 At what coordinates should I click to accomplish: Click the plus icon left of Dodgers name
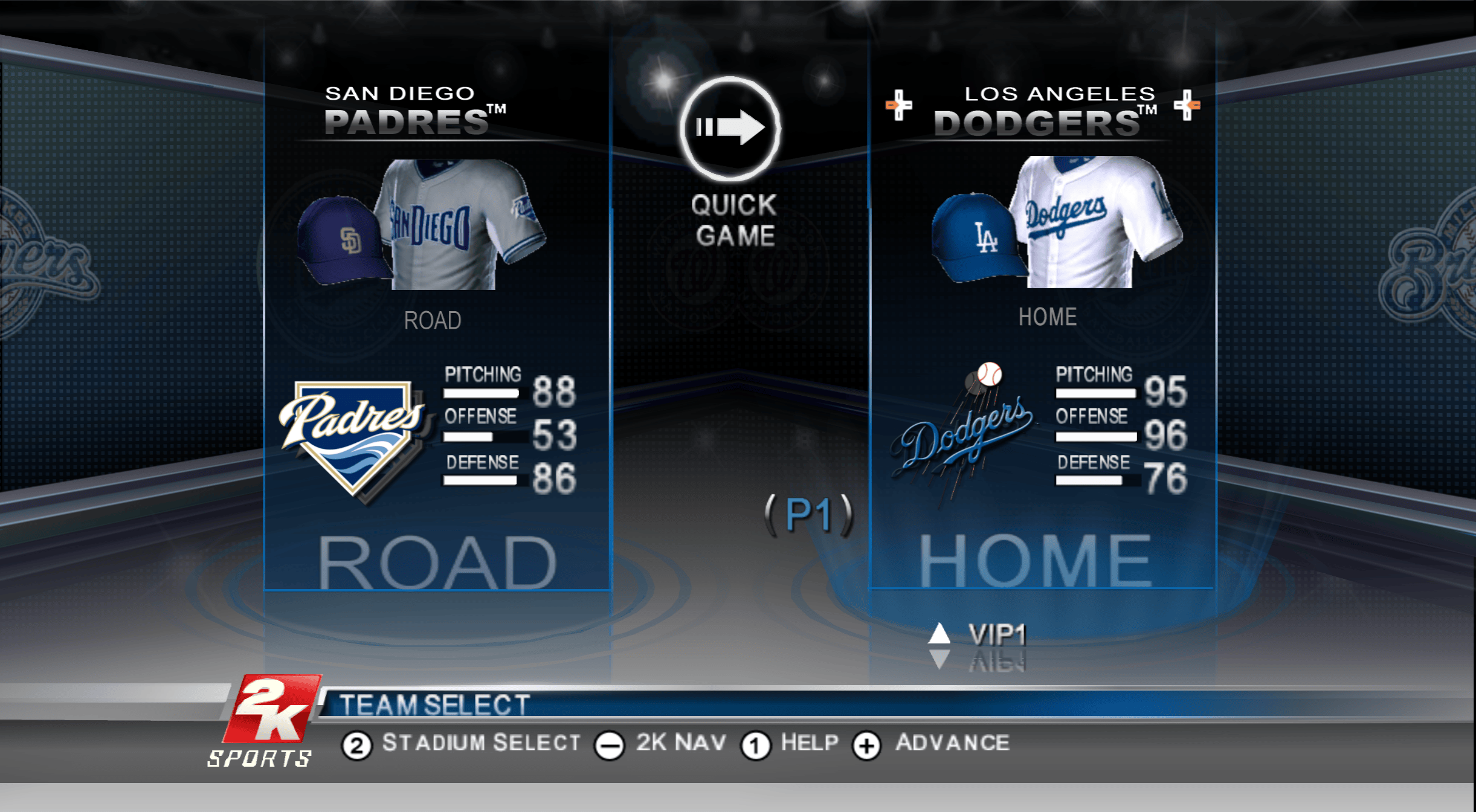(x=898, y=105)
